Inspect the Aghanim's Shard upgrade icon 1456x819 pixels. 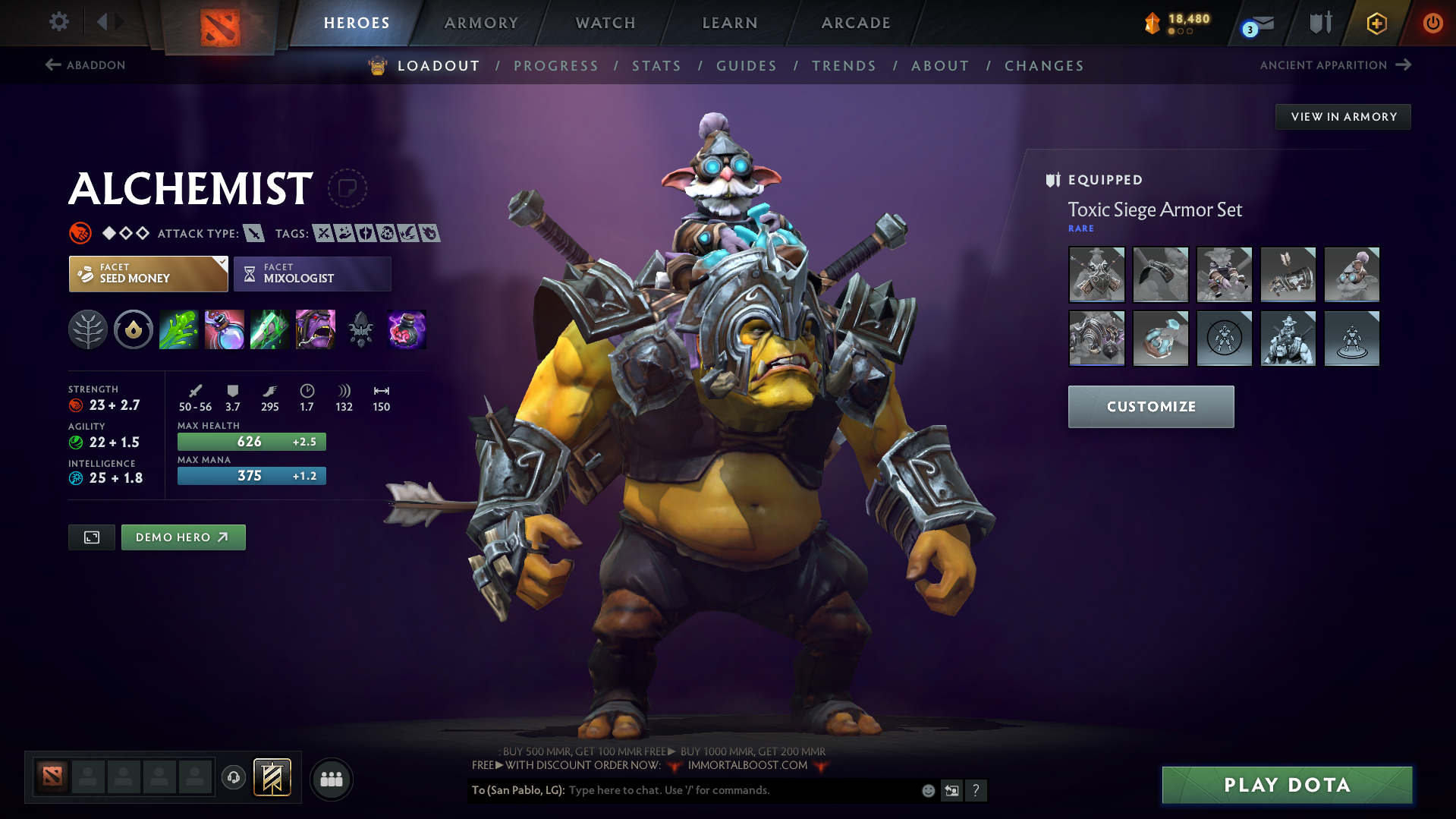coord(360,329)
